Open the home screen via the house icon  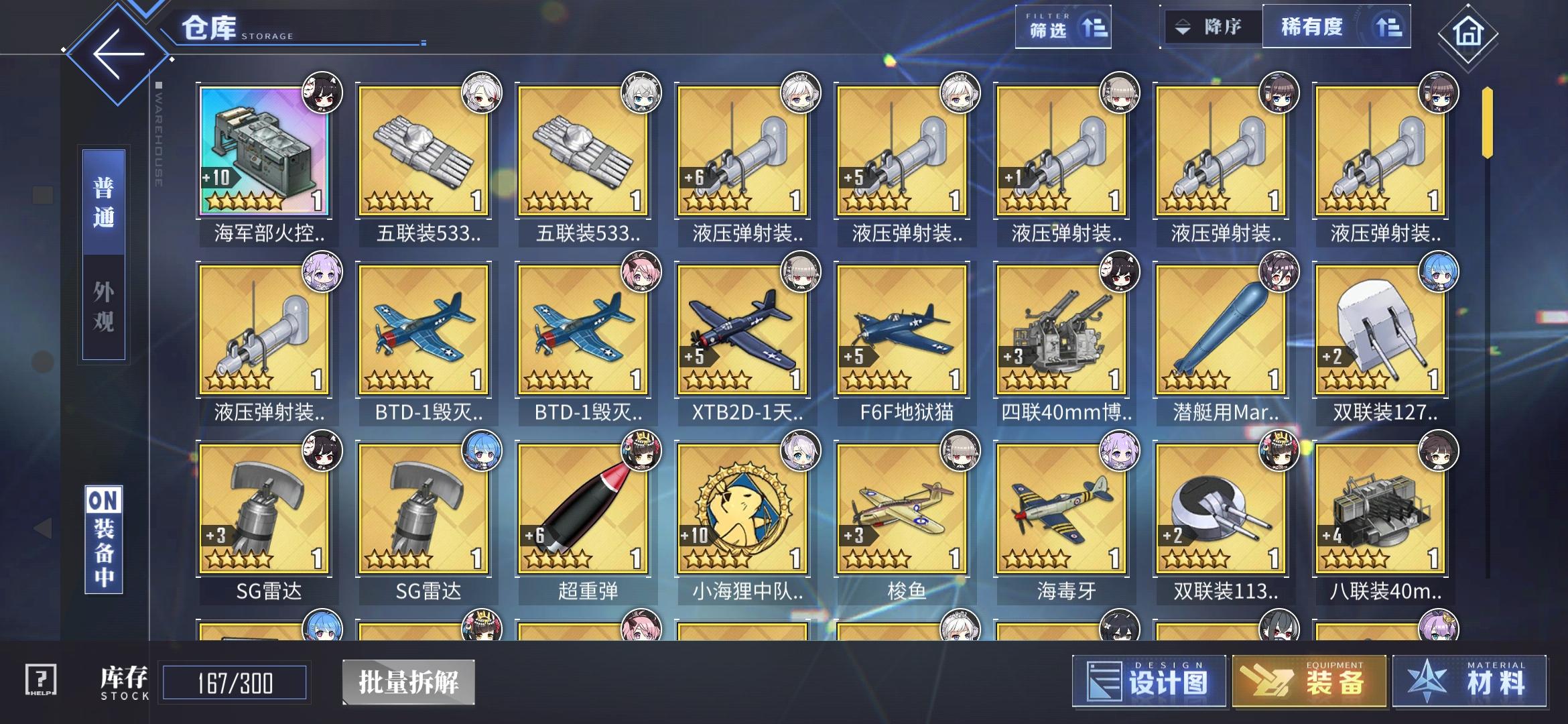coord(1467,32)
